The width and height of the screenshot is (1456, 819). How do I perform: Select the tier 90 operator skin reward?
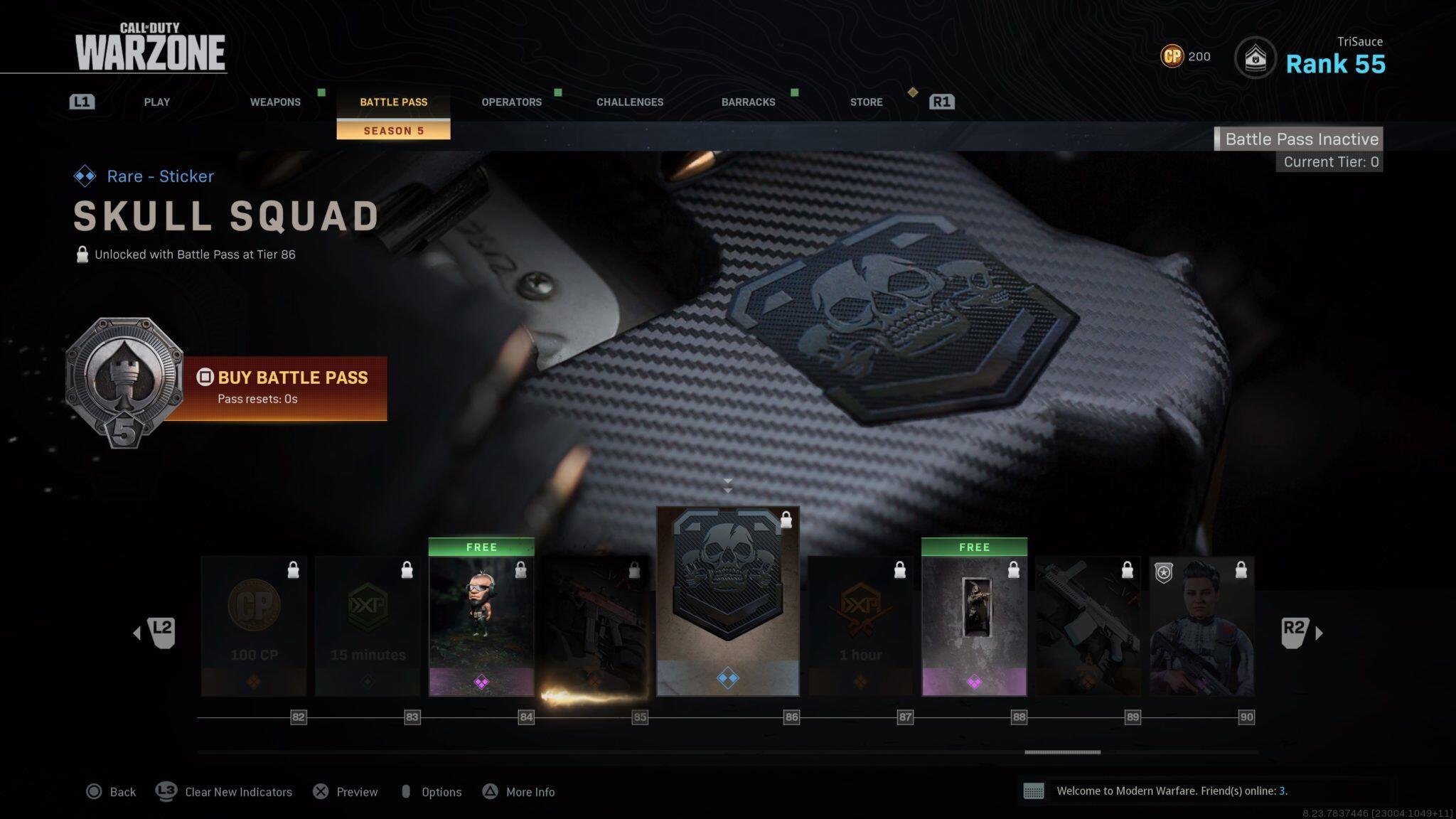1201,626
